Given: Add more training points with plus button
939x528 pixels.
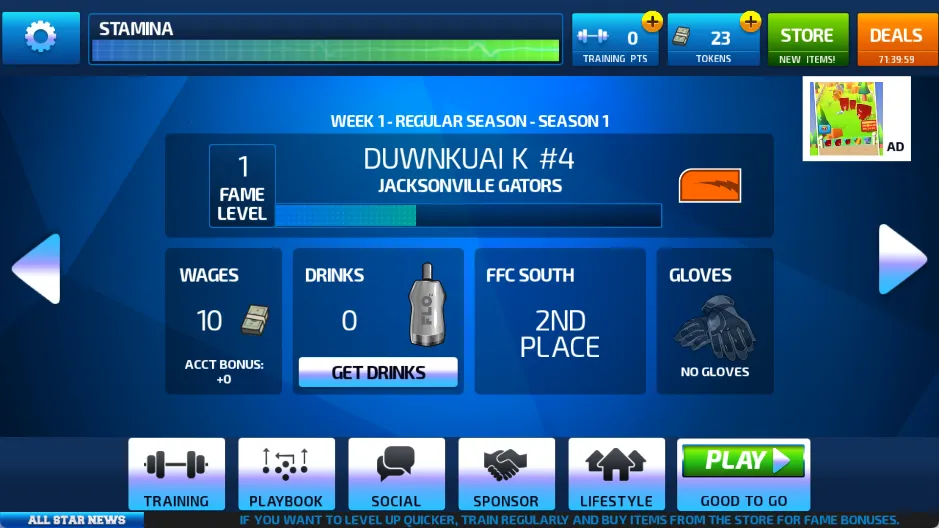Looking at the screenshot, I should click(652, 21).
